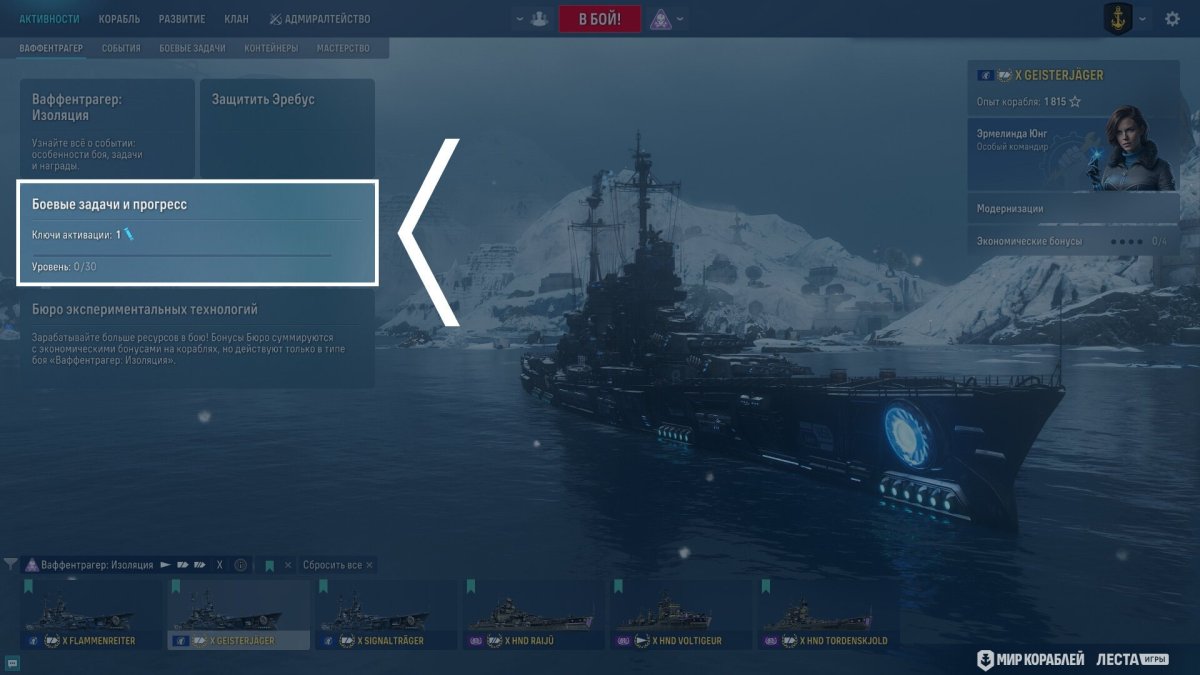
Task: Choose the X HND Raijū ship
Action: (532, 614)
